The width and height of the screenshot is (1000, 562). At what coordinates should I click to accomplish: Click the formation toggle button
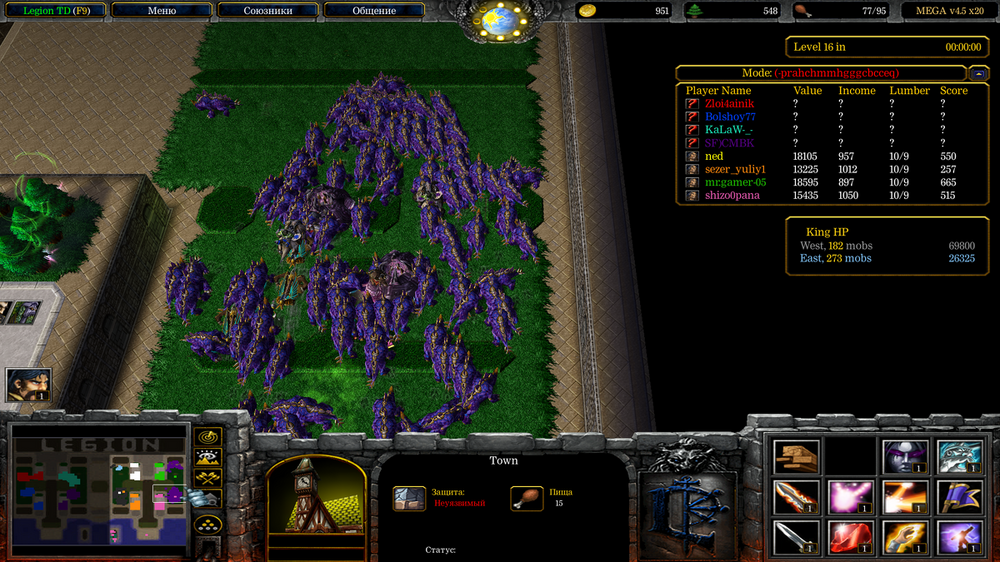(208, 525)
